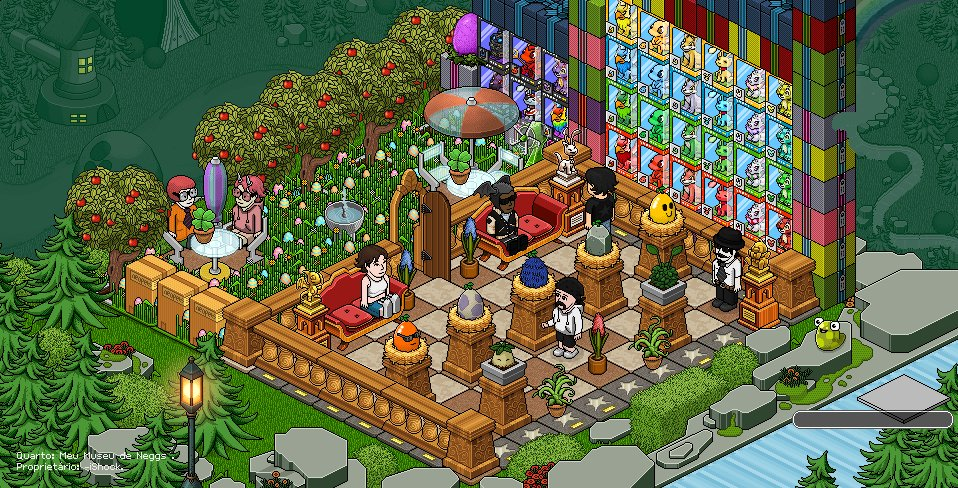958x488 pixels.
Task: Click the empty grey rounded bar
Action: (872, 420)
